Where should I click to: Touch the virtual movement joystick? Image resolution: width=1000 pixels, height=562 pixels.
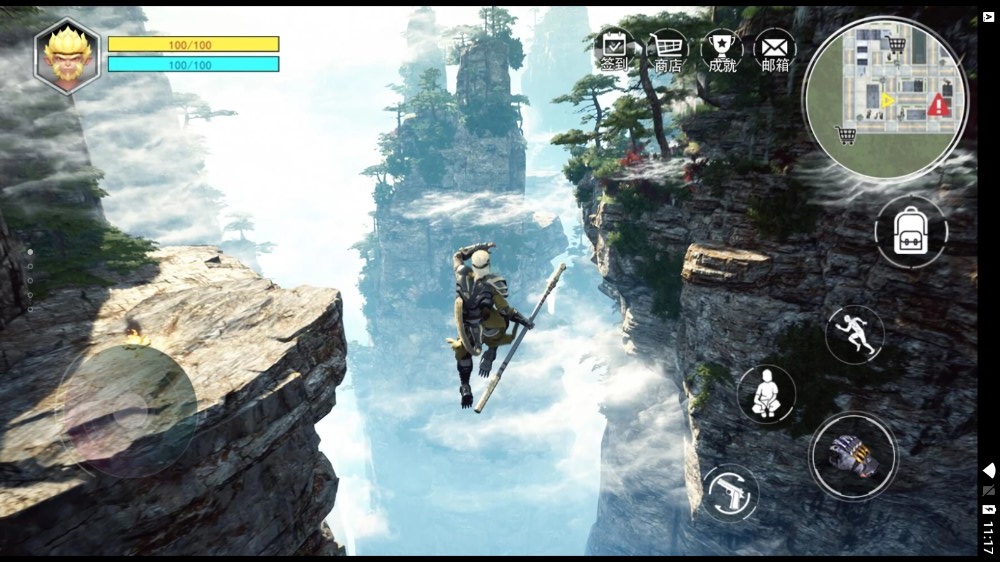[128, 411]
